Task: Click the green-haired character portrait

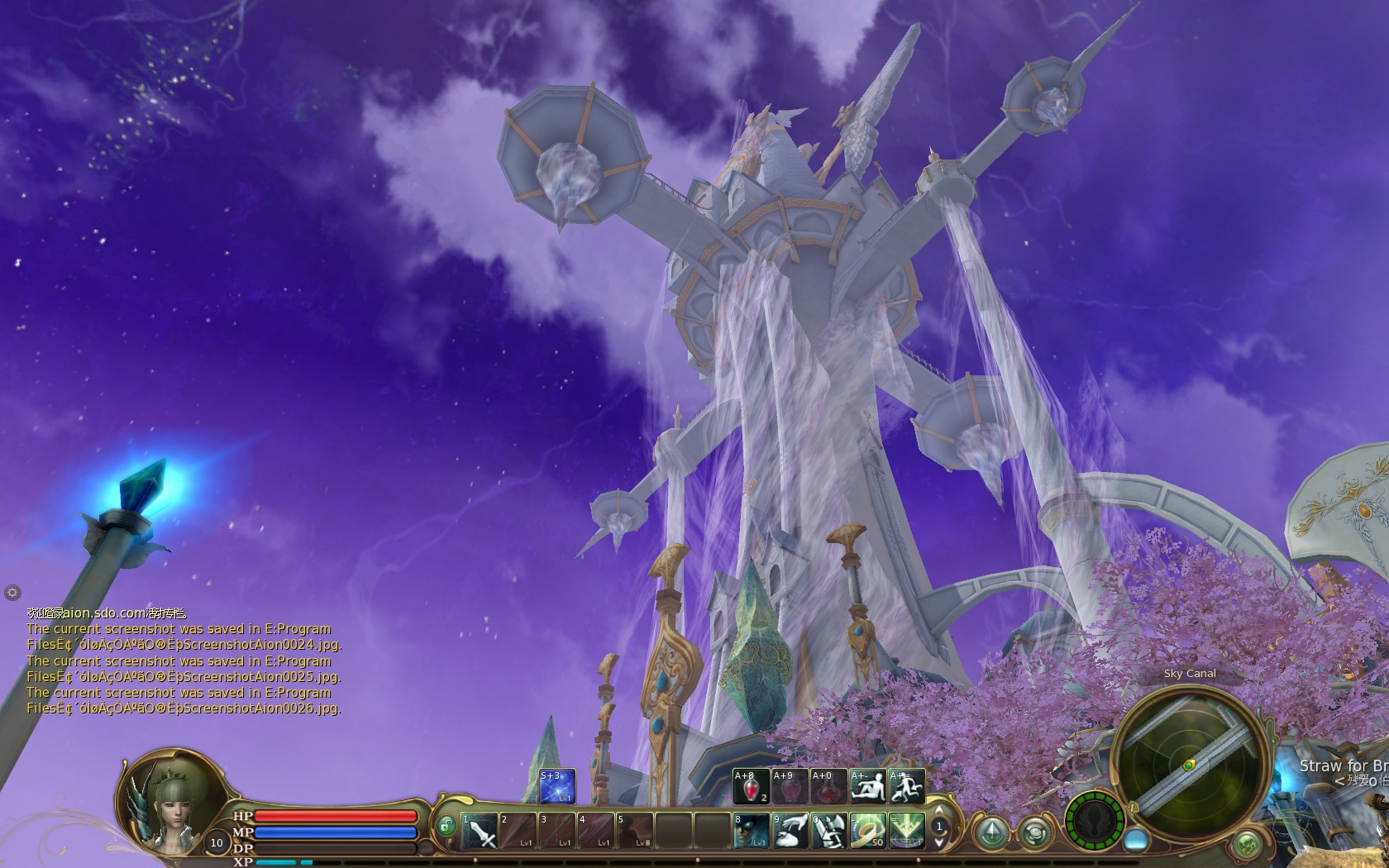Action: coord(171,802)
